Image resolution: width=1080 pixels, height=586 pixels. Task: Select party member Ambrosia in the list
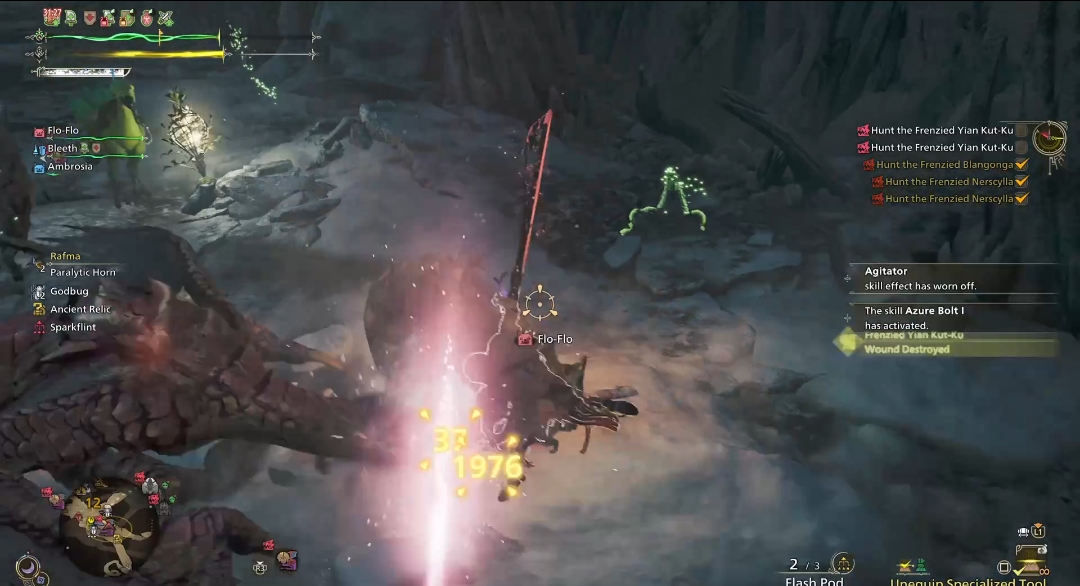69,167
